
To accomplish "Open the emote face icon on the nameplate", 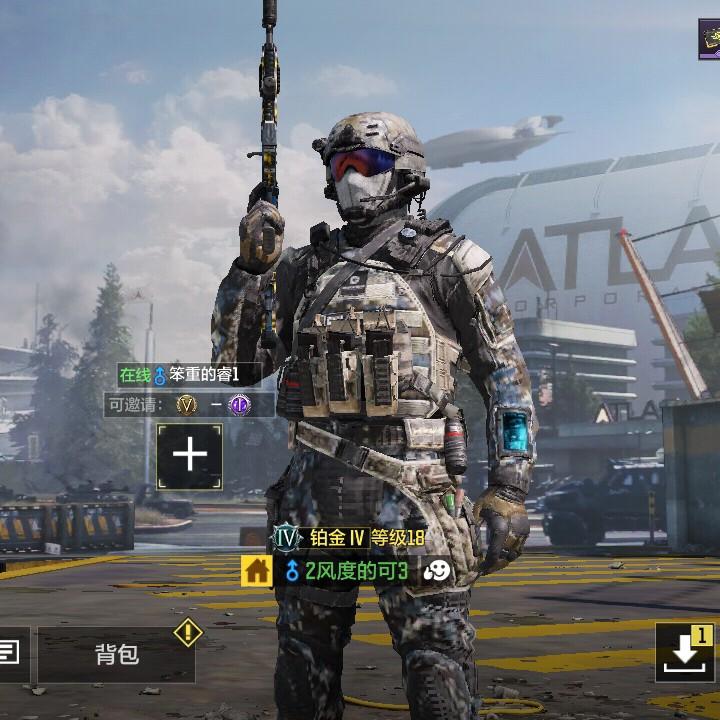I will click(436, 571).
